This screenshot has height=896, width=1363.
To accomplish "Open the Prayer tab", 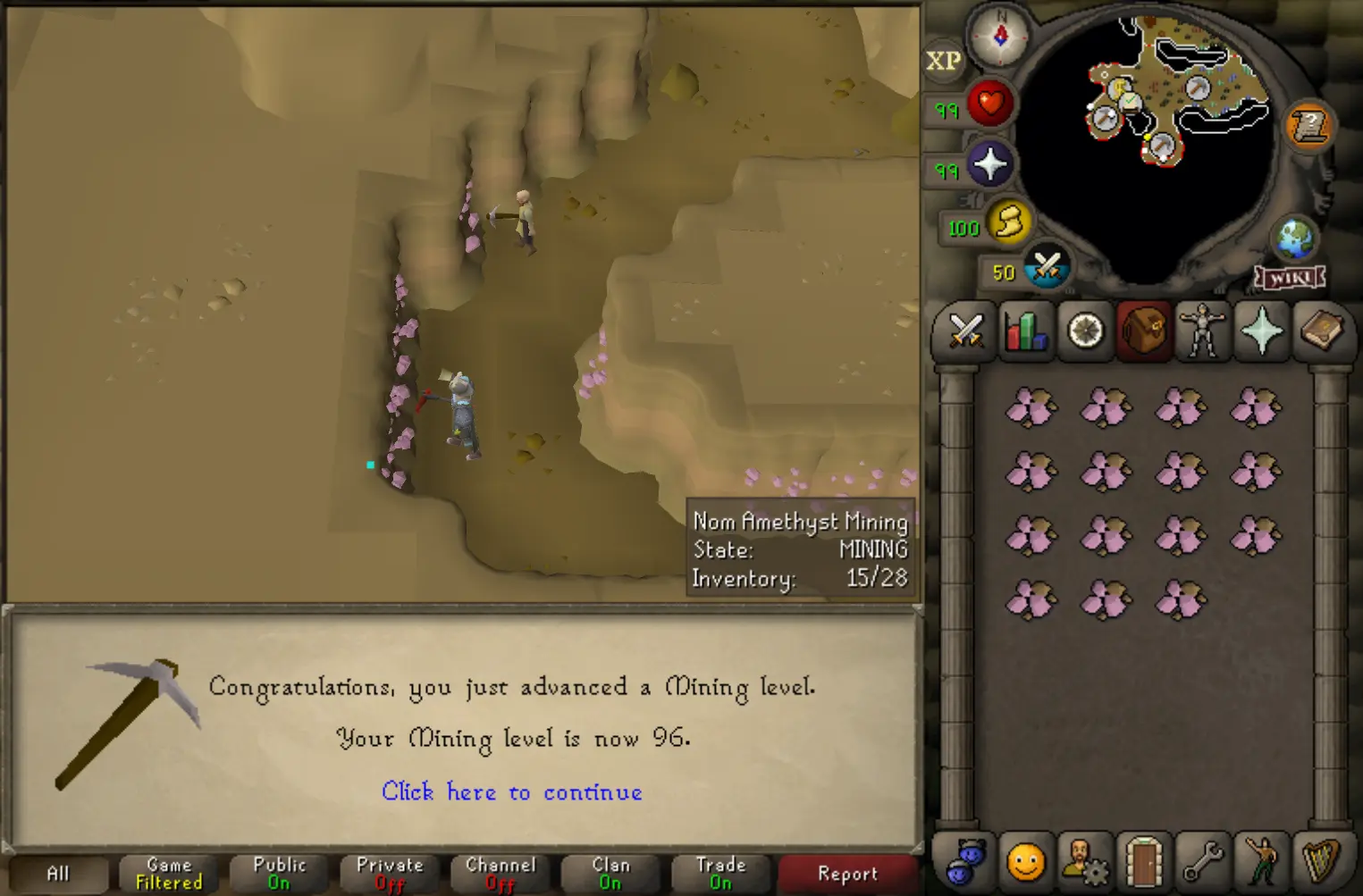I will point(1262,331).
